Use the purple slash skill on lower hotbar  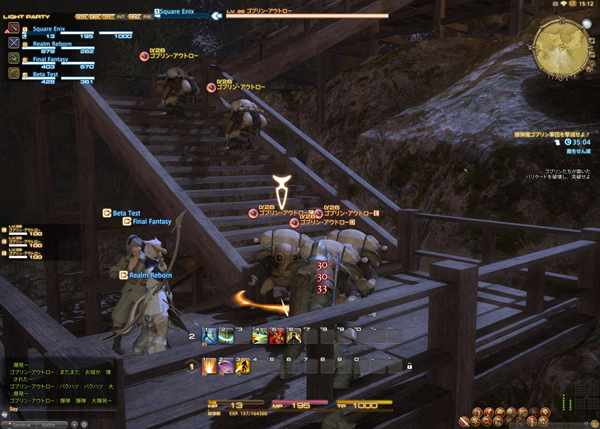click(x=226, y=366)
